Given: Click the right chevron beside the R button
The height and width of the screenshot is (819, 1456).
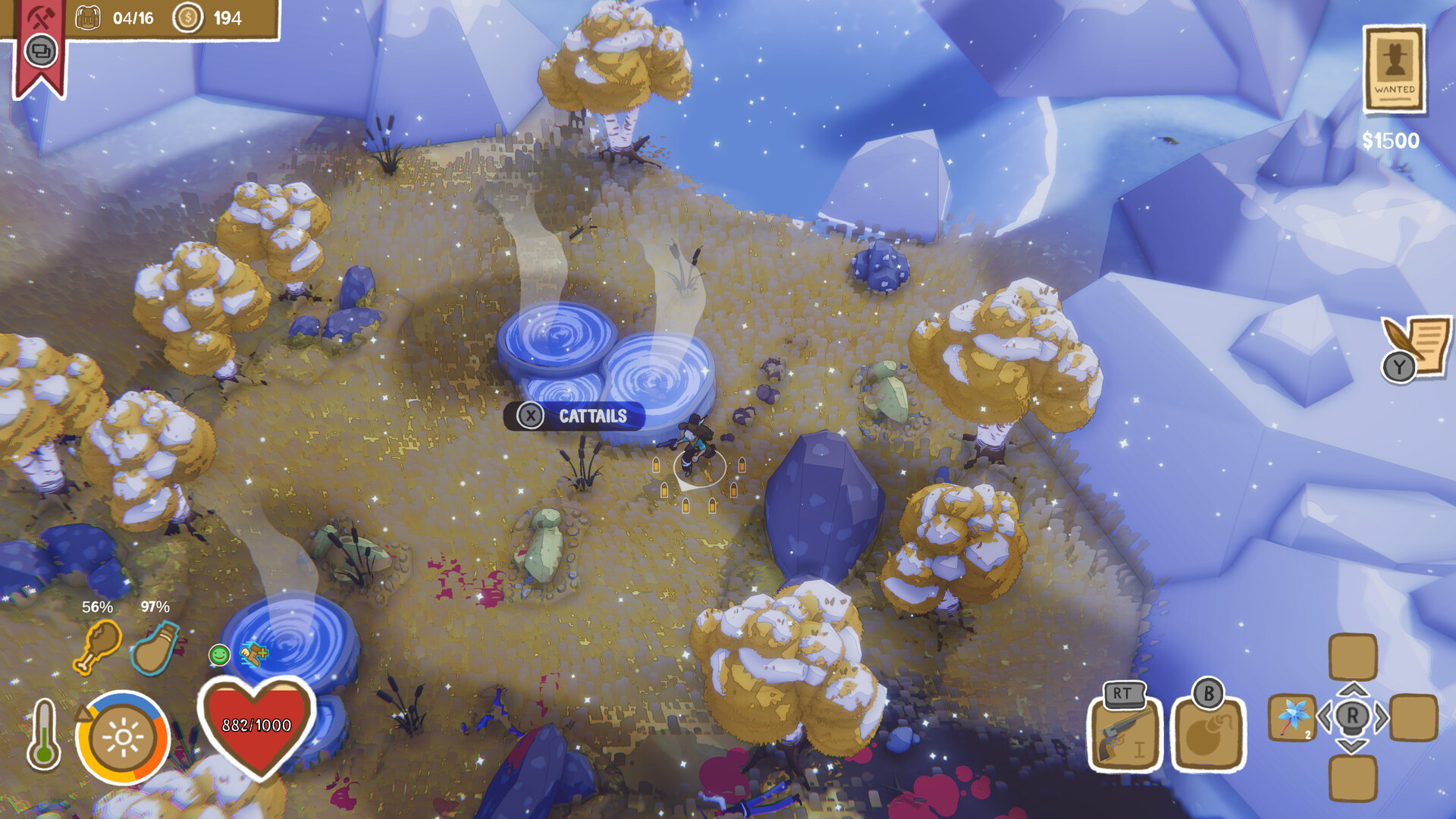Looking at the screenshot, I should click(x=1382, y=716).
